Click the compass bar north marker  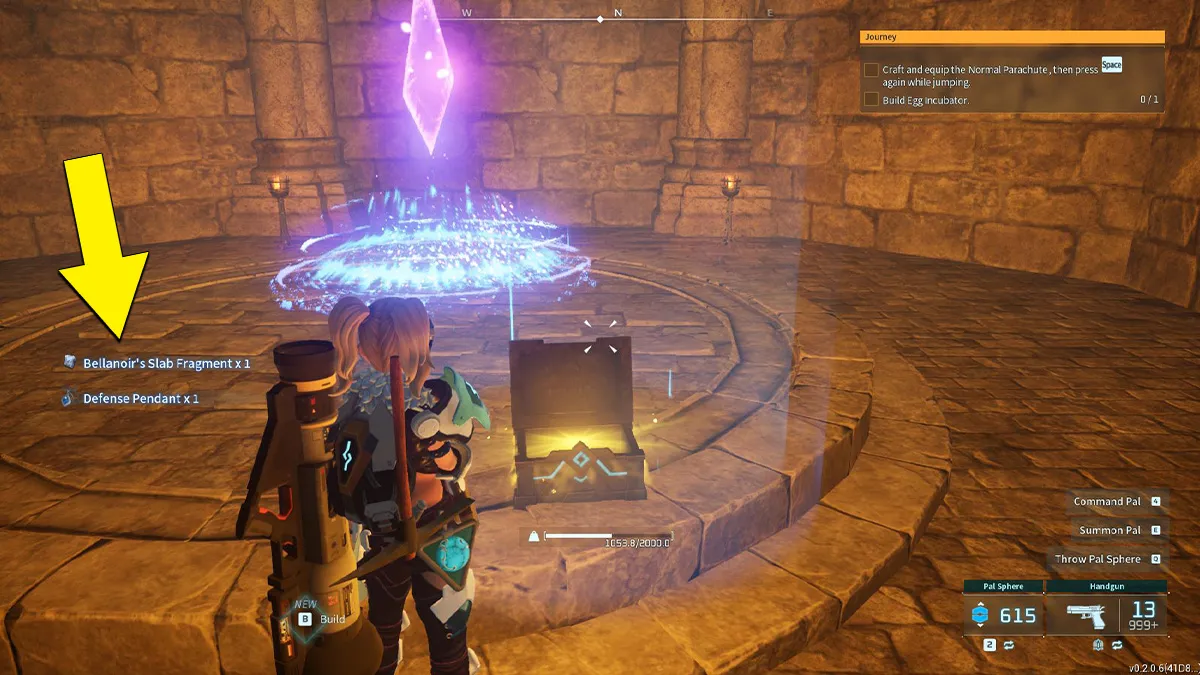(x=618, y=14)
